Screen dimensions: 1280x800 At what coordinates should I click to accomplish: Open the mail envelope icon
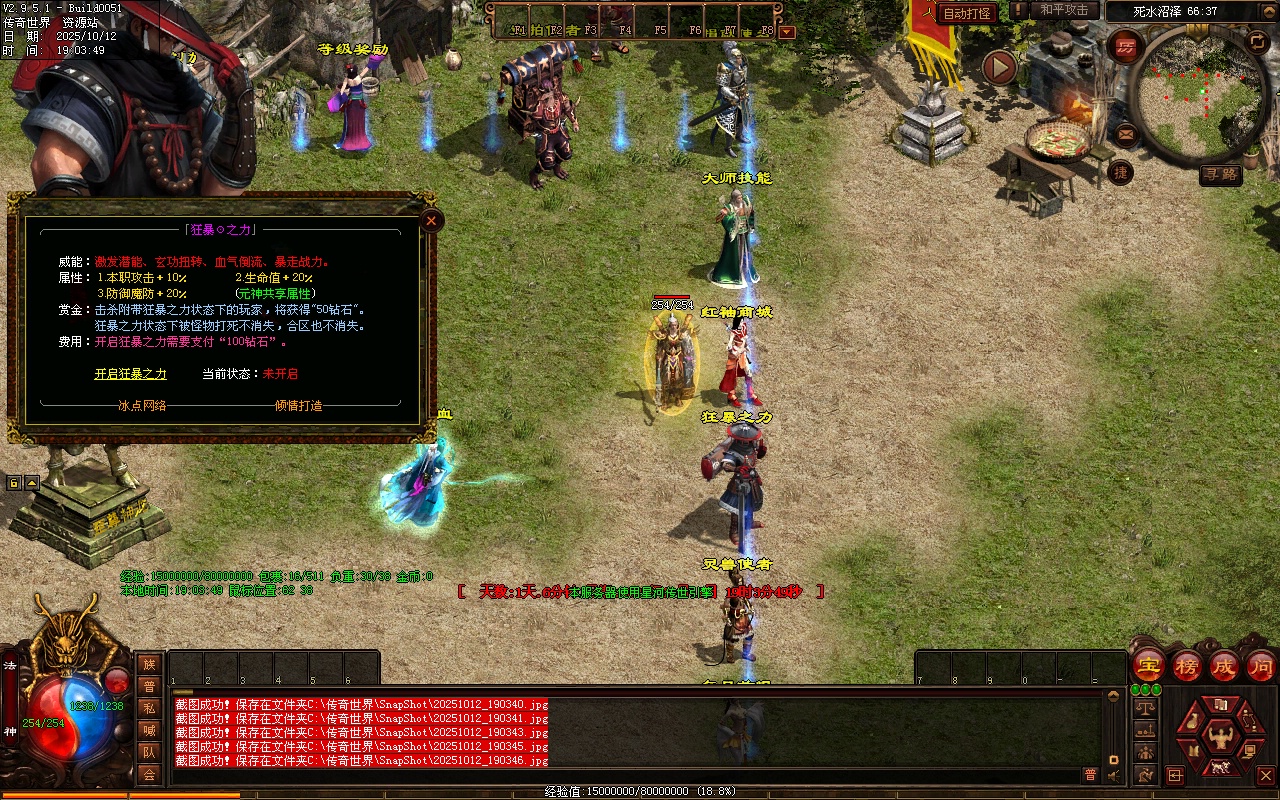pyautogui.click(x=1126, y=132)
